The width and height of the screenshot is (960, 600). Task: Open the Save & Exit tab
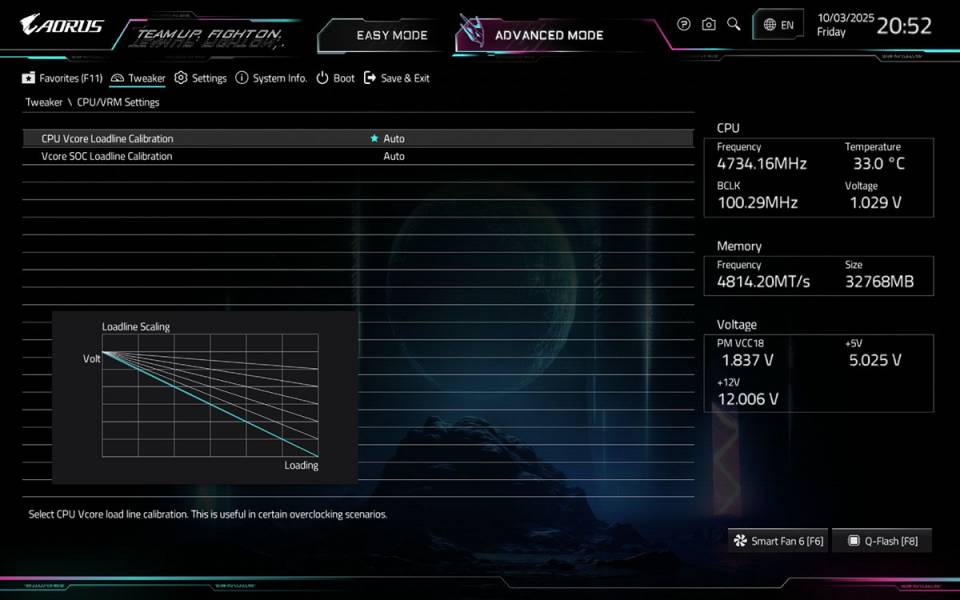click(397, 78)
